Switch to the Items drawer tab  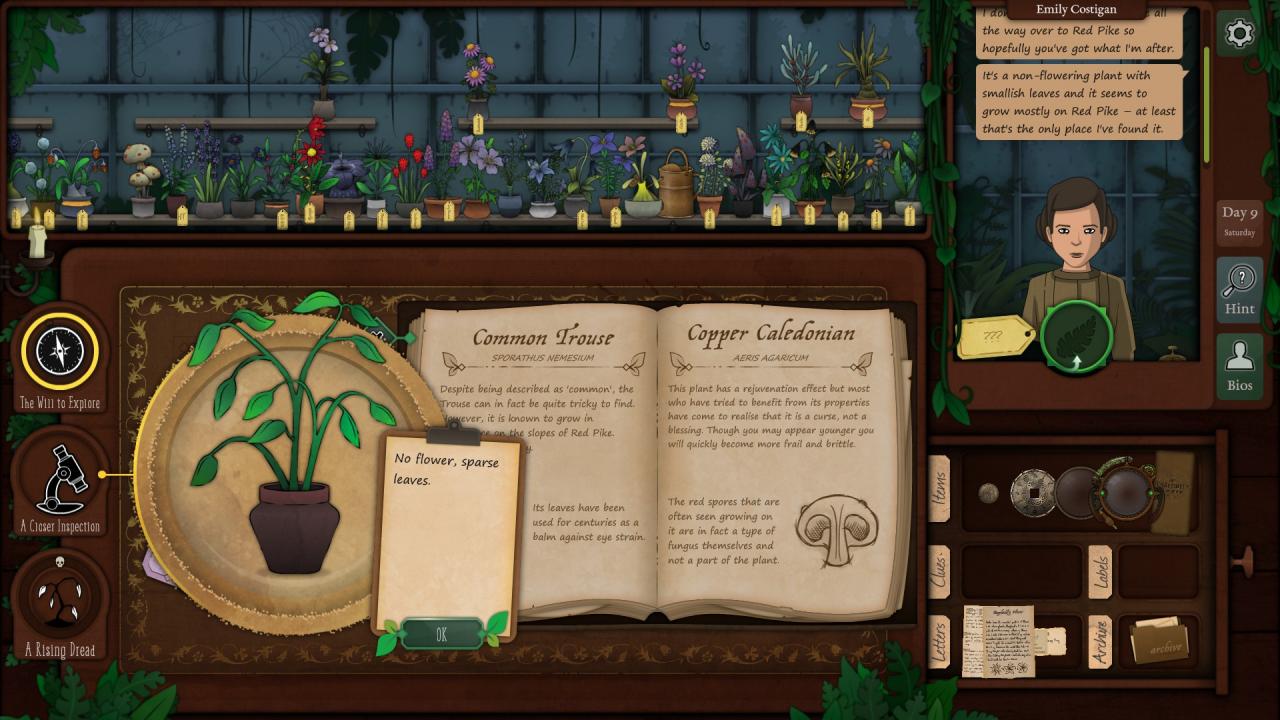940,489
